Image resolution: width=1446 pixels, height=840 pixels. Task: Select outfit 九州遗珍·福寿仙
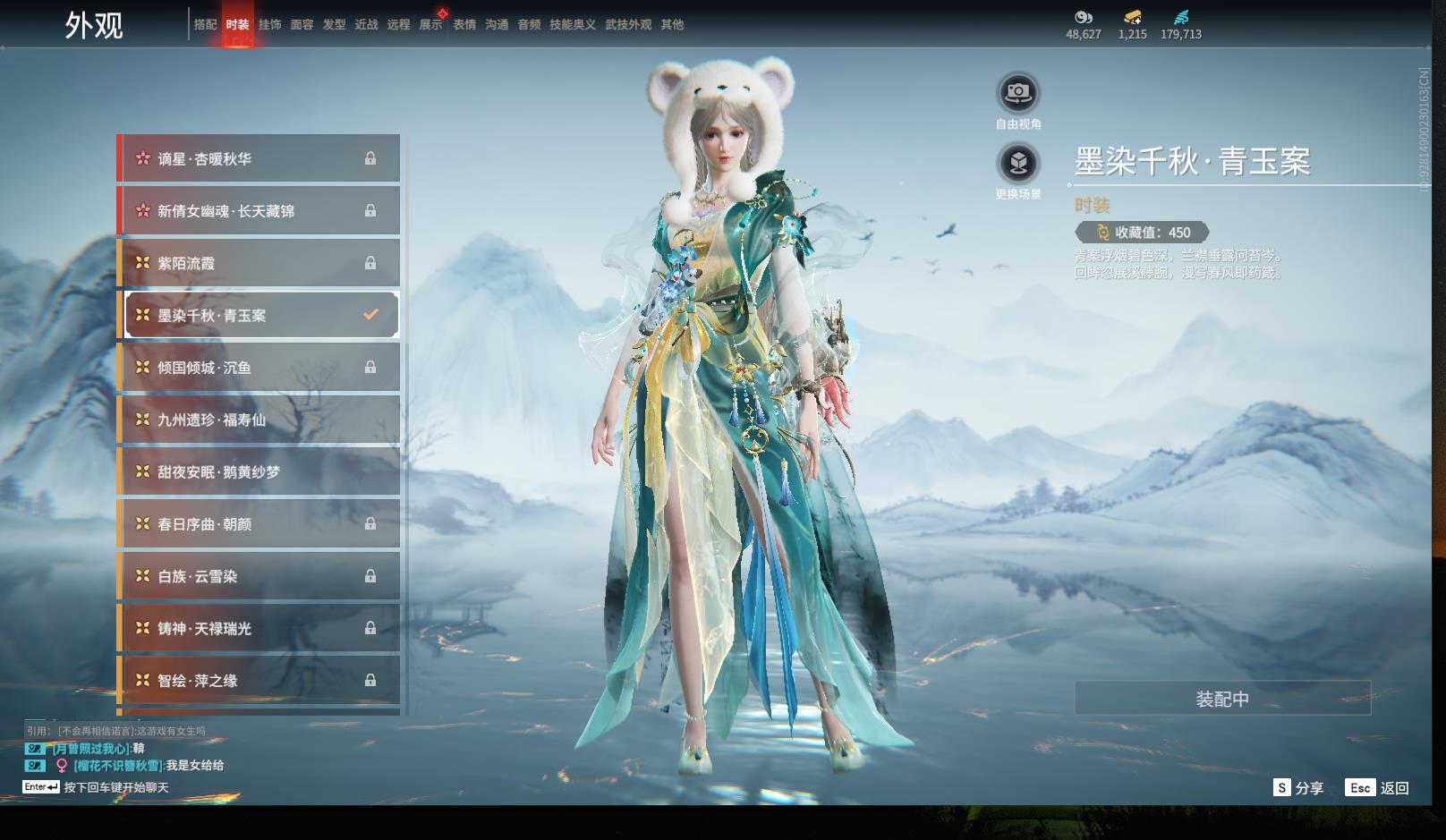click(259, 420)
